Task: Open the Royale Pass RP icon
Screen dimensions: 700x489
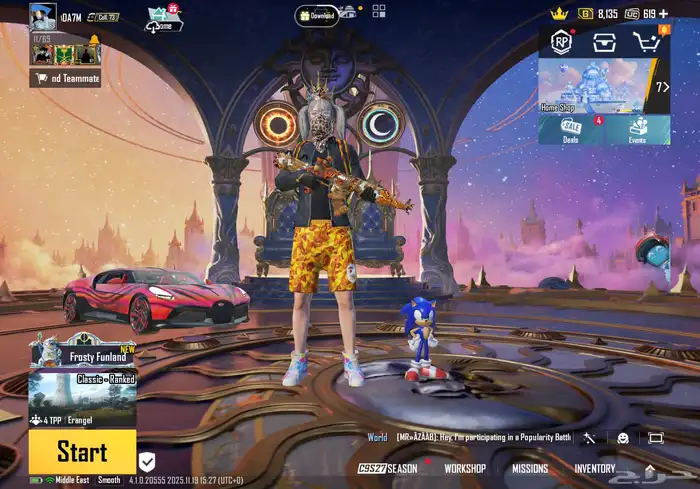Action: pos(560,42)
